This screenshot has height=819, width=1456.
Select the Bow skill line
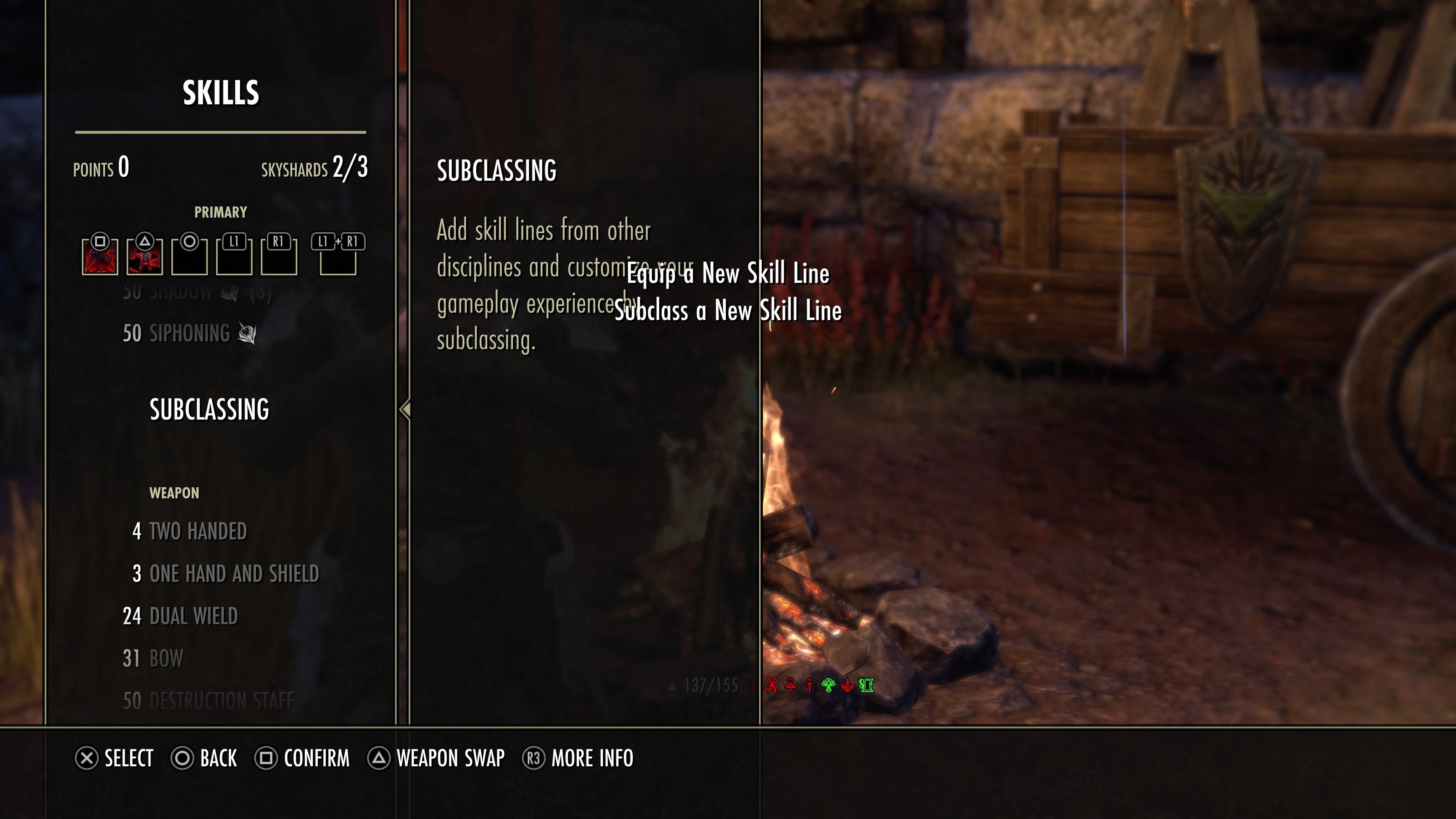point(166,659)
